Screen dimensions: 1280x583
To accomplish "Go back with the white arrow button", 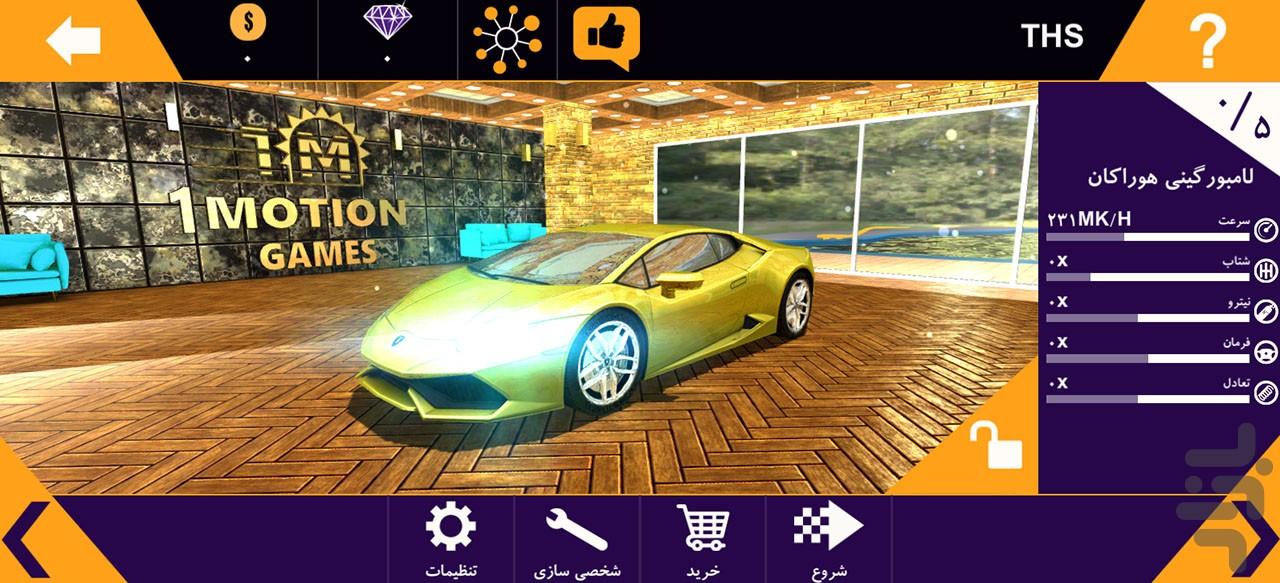I will pos(73,41).
